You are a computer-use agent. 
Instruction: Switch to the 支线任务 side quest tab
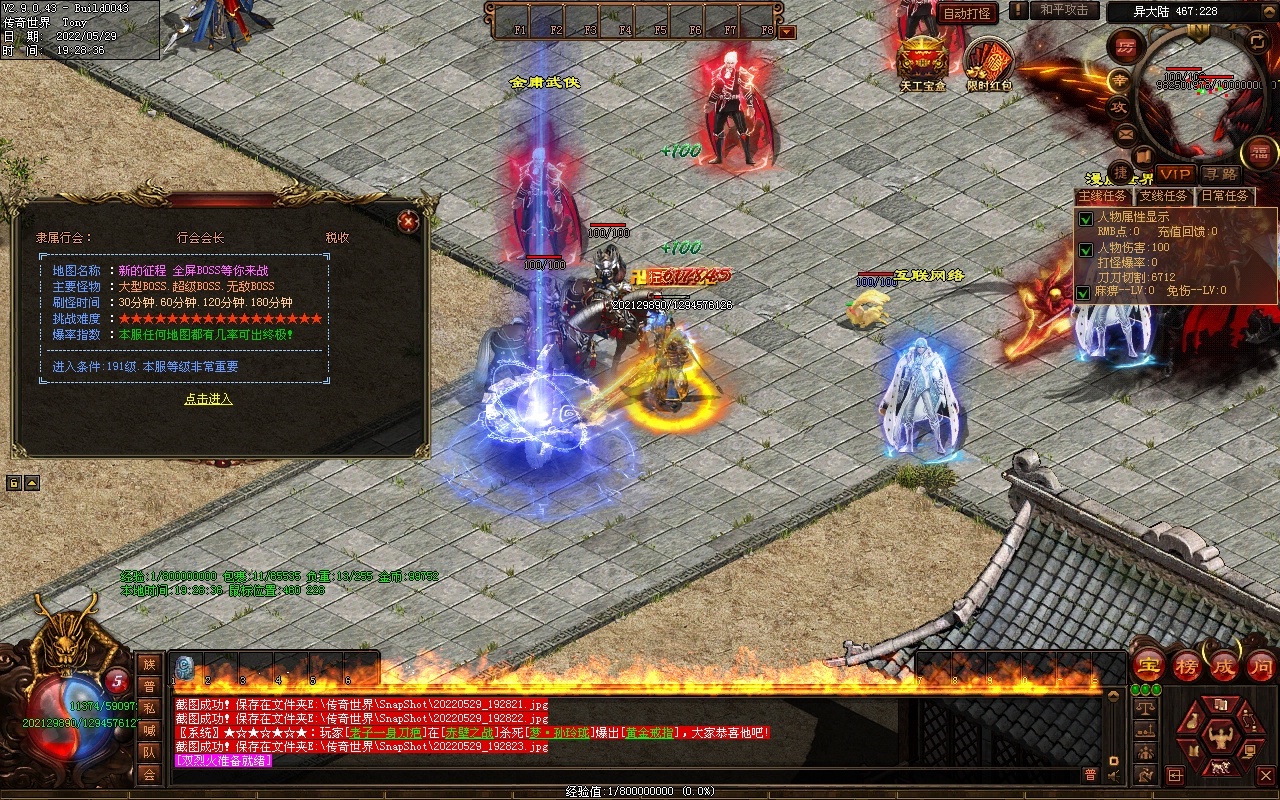[1164, 196]
